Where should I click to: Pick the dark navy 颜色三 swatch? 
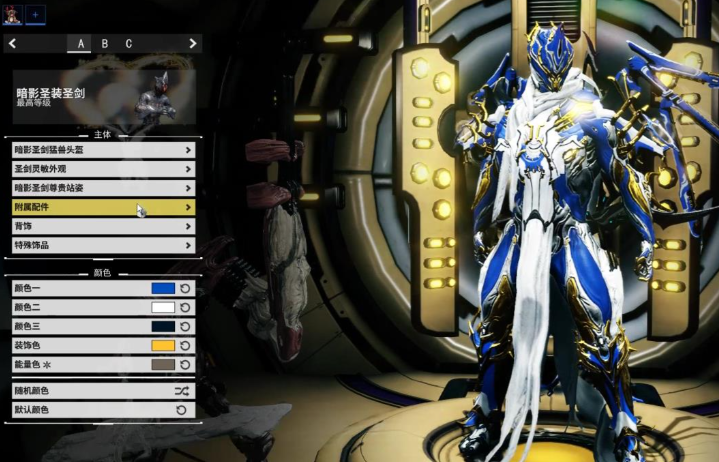pos(163,326)
